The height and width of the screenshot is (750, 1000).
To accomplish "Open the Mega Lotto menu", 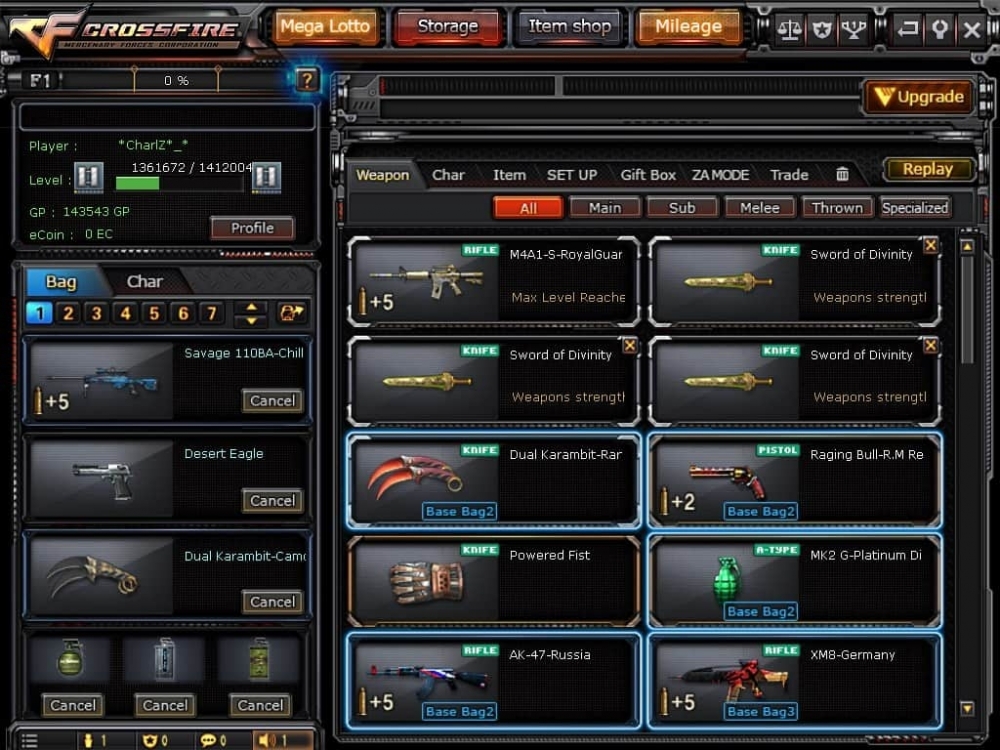I will [324, 27].
